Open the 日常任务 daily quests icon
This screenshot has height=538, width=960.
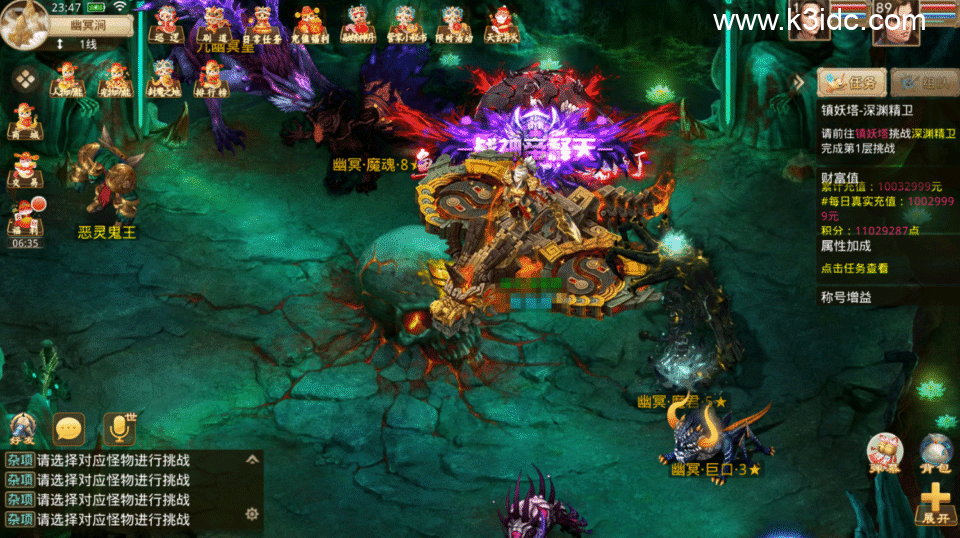tap(262, 23)
